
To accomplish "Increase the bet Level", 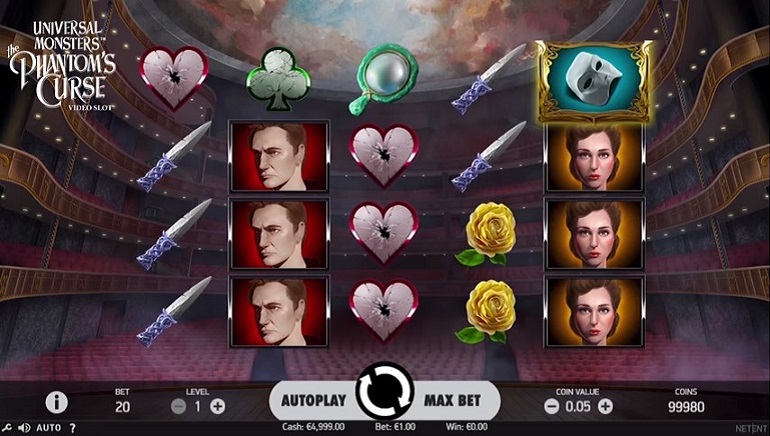I will pyautogui.click(x=218, y=406).
